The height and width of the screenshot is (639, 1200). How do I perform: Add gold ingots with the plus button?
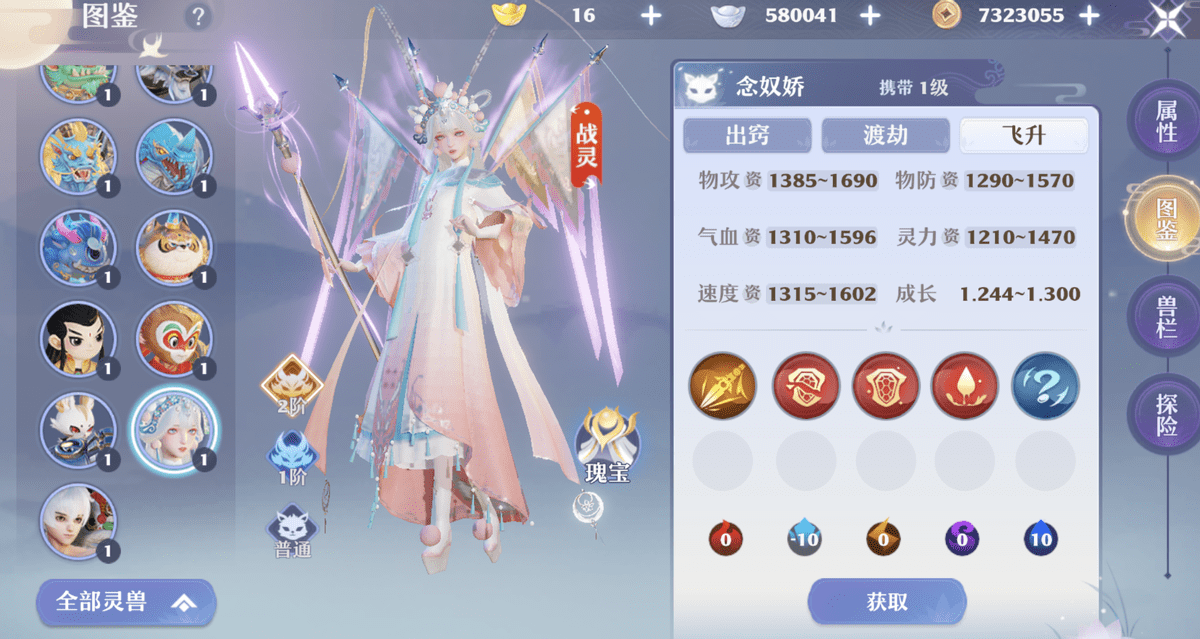point(650,15)
